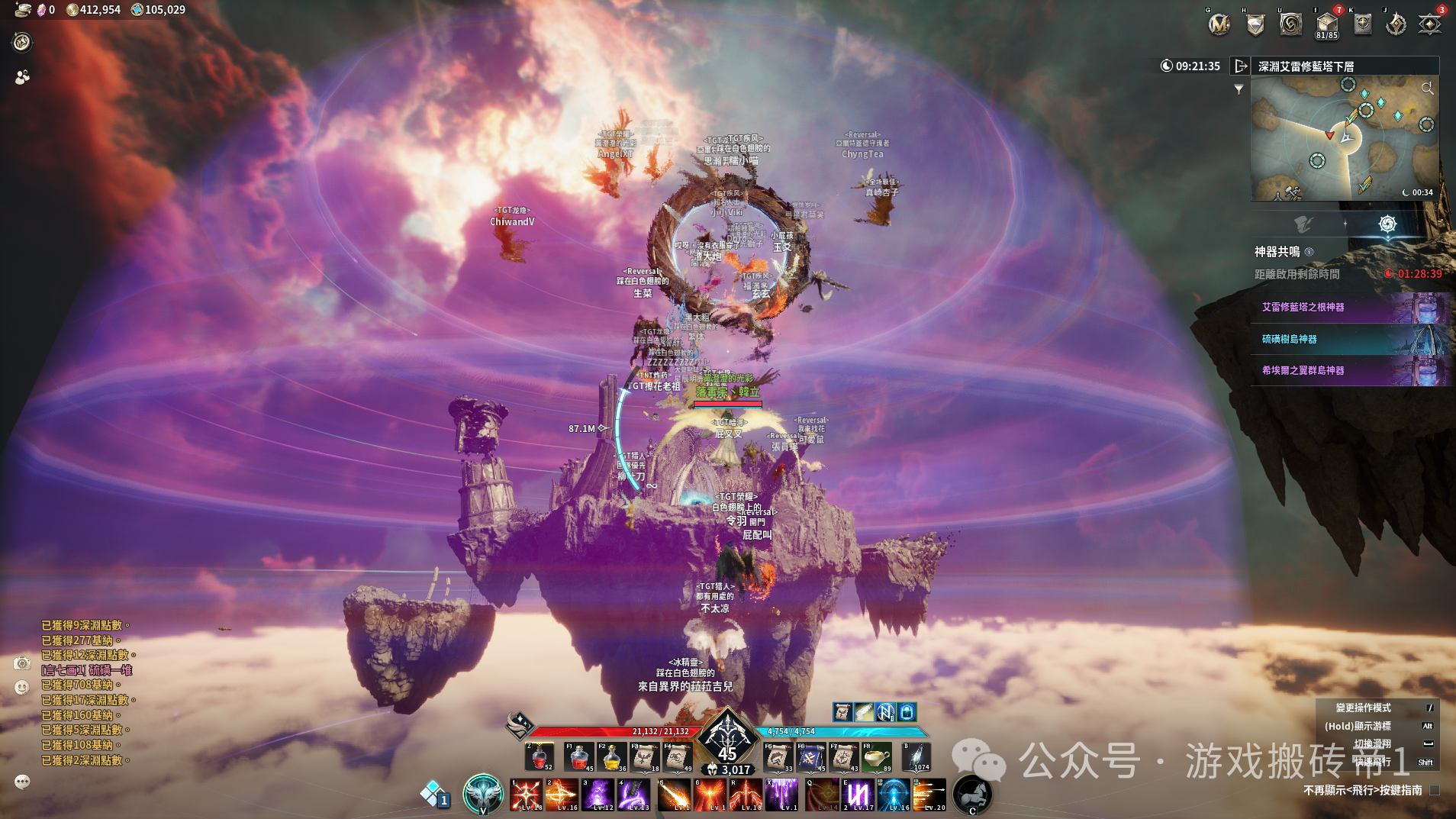
Task: Open the inventory bag showing 81/85
Action: pyautogui.click(x=1326, y=24)
